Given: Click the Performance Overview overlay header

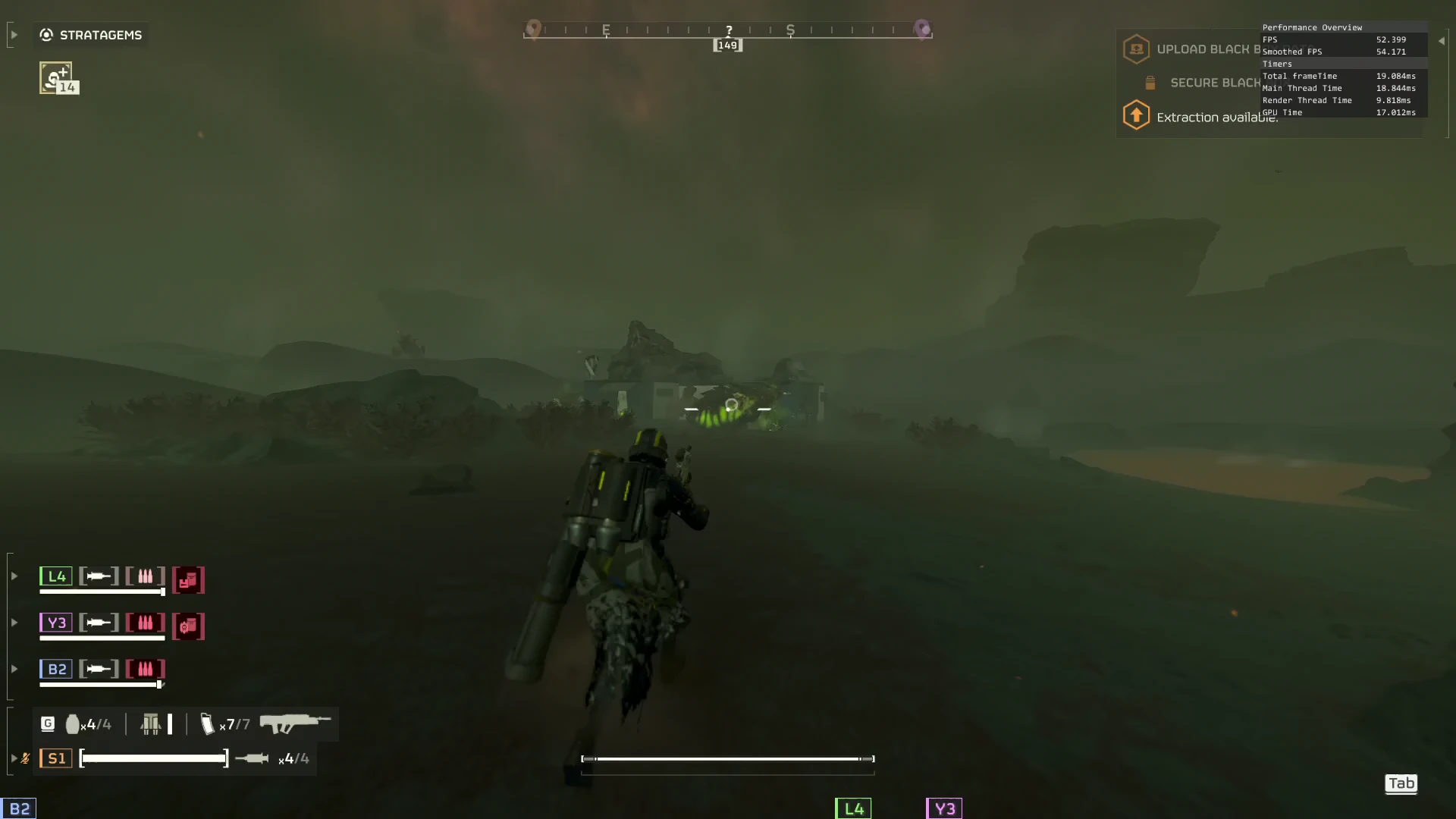Looking at the screenshot, I should point(1312,27).
